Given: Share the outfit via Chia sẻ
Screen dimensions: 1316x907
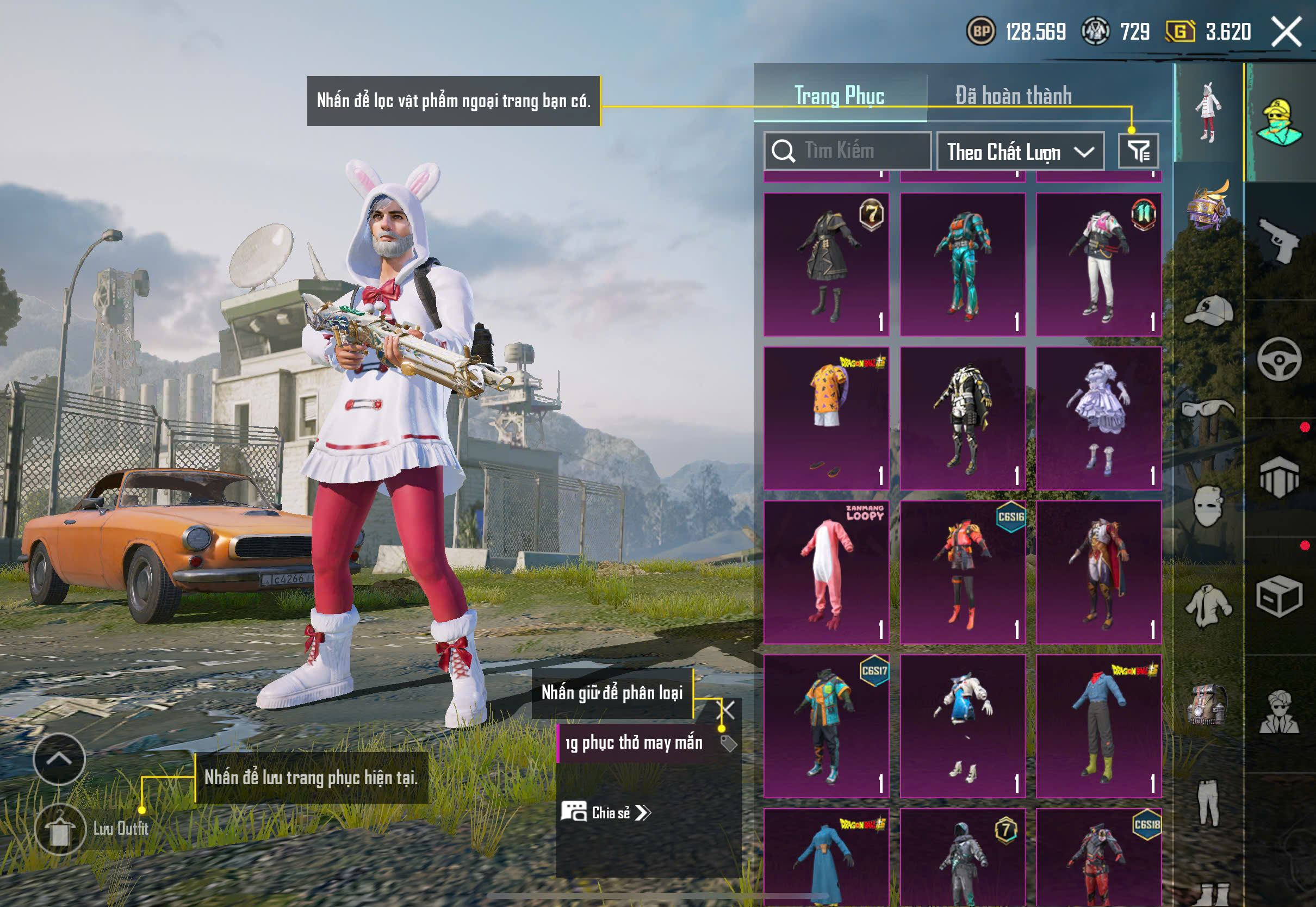Looking at the screenshot, I should [606, 813].
